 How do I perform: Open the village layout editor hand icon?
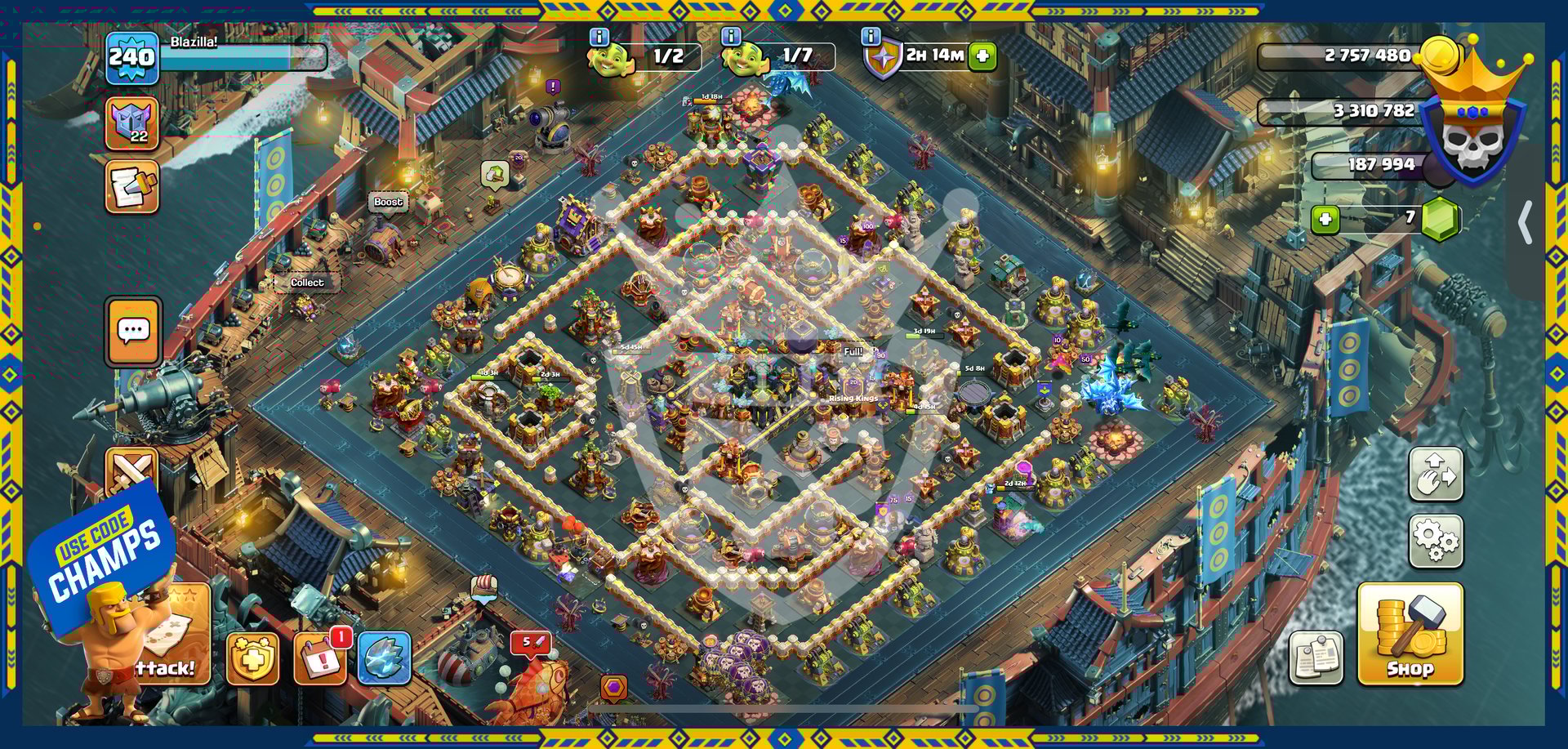pos(1436,475)
